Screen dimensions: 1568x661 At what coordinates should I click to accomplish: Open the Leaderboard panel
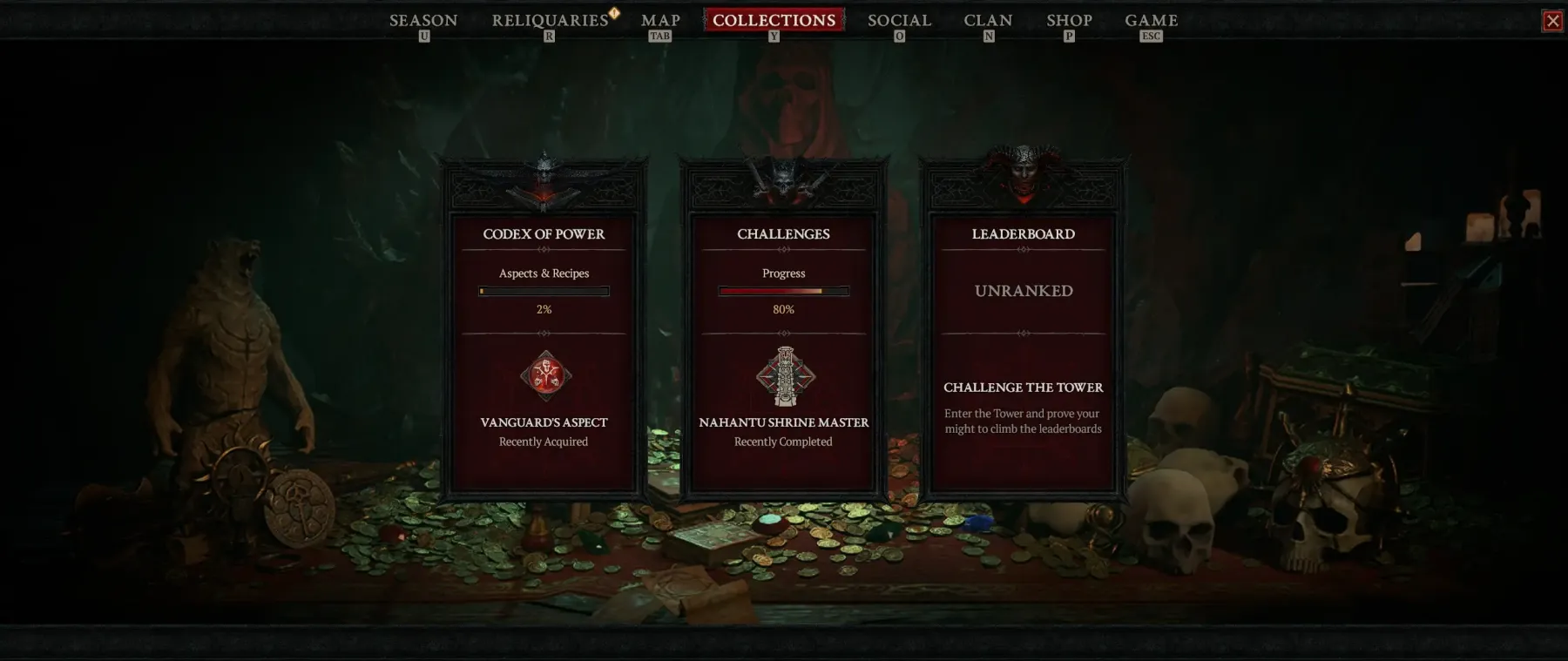[1023, 234]
